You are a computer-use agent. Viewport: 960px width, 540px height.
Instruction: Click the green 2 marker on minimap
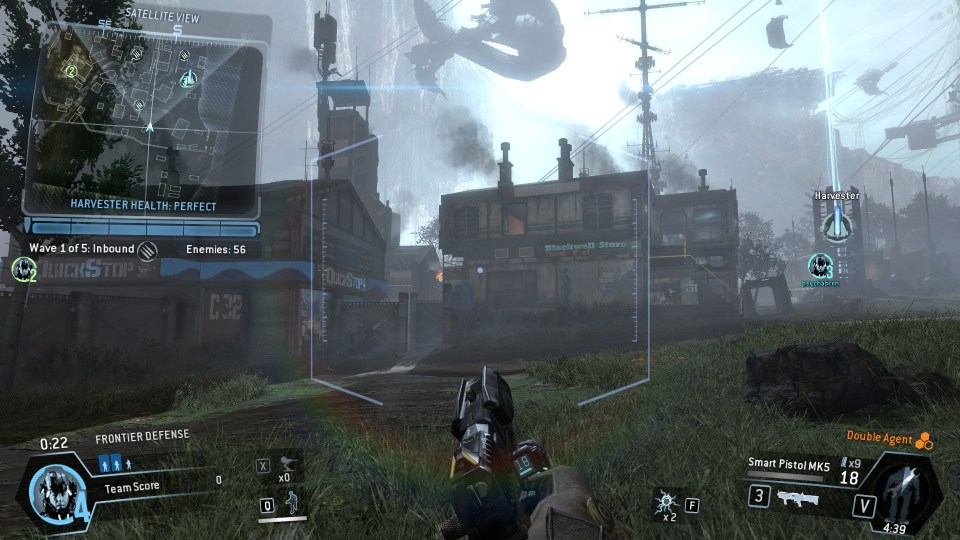coord(71,71)
